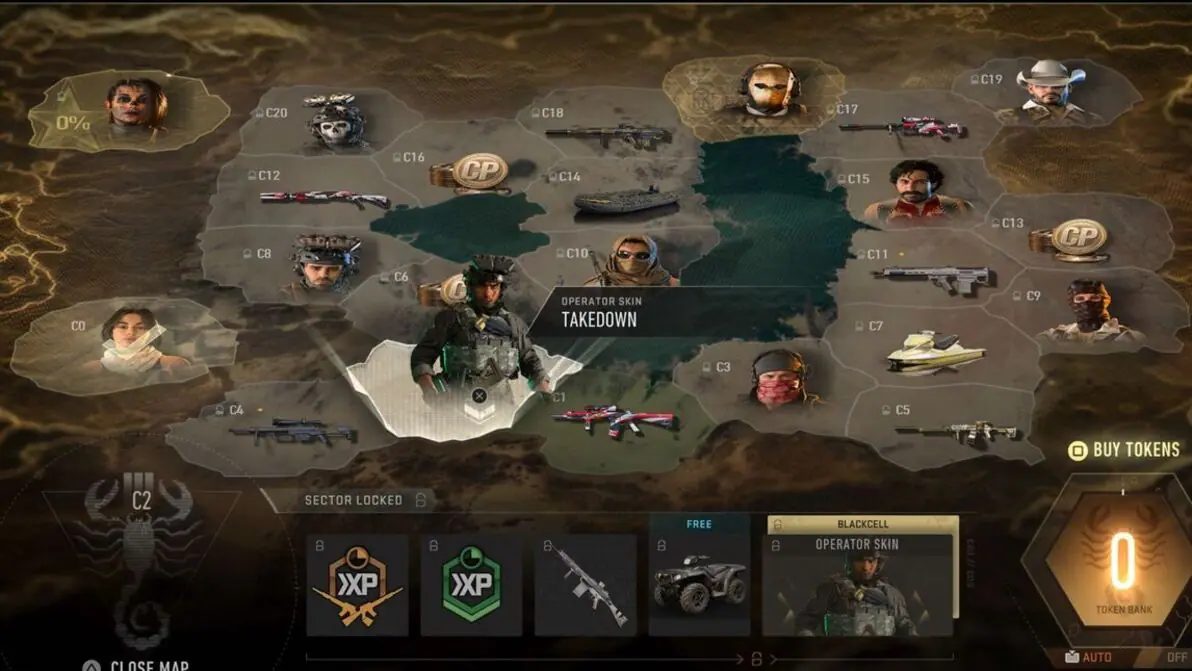1192x671 pixels.
Task: Open the 0% completion bonus sector
Action: click(131, 109)
